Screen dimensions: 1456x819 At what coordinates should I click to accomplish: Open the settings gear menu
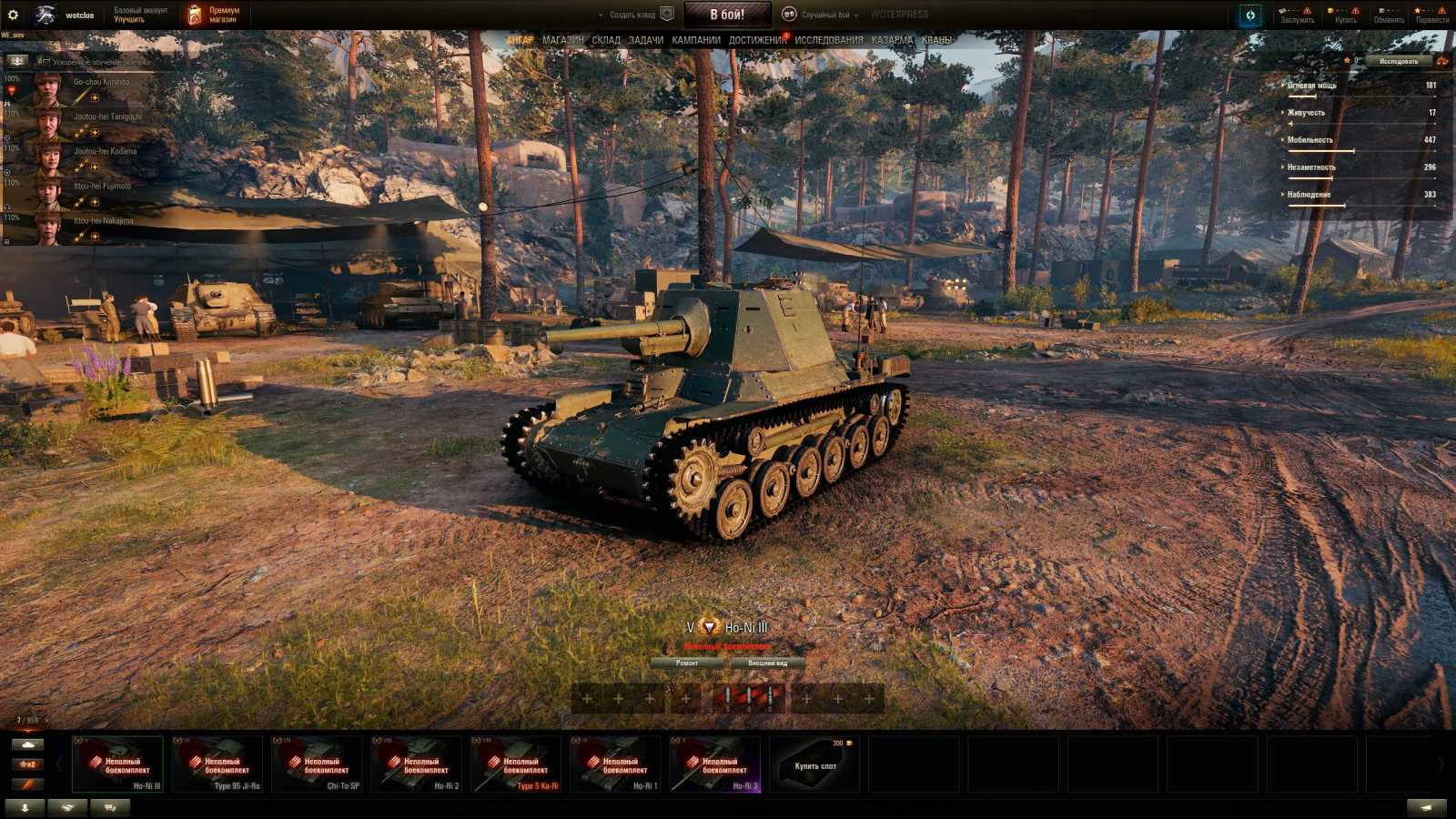click(13, 15)
